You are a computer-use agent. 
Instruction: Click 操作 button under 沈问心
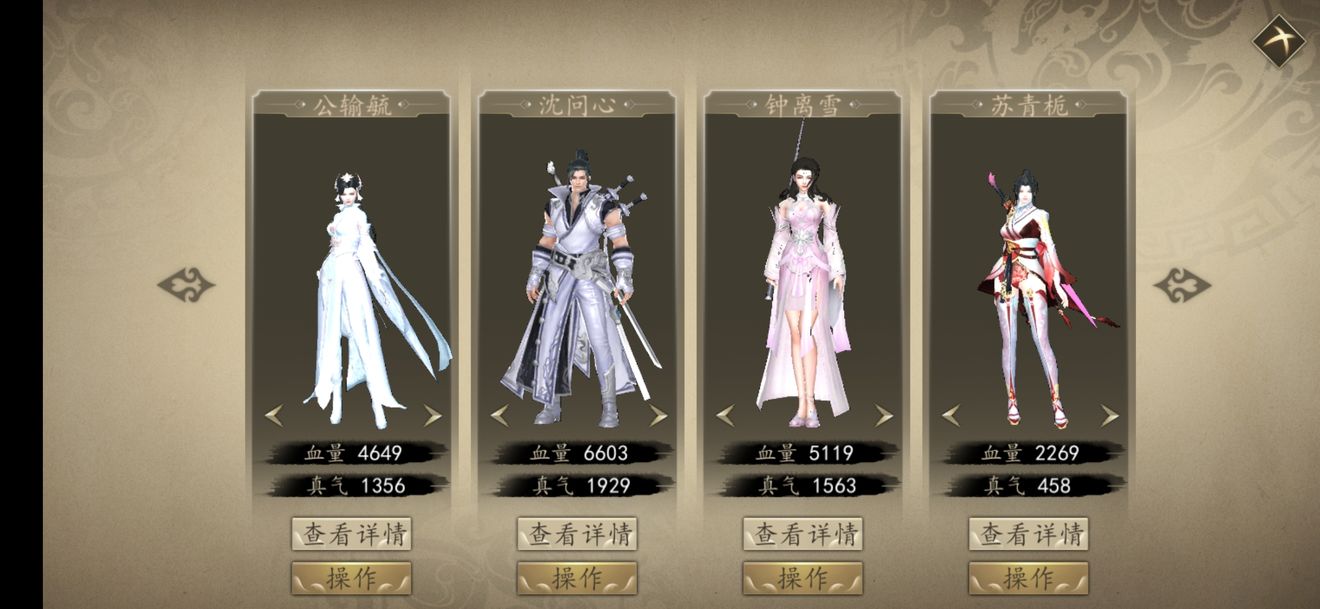(x=577, y=578)
